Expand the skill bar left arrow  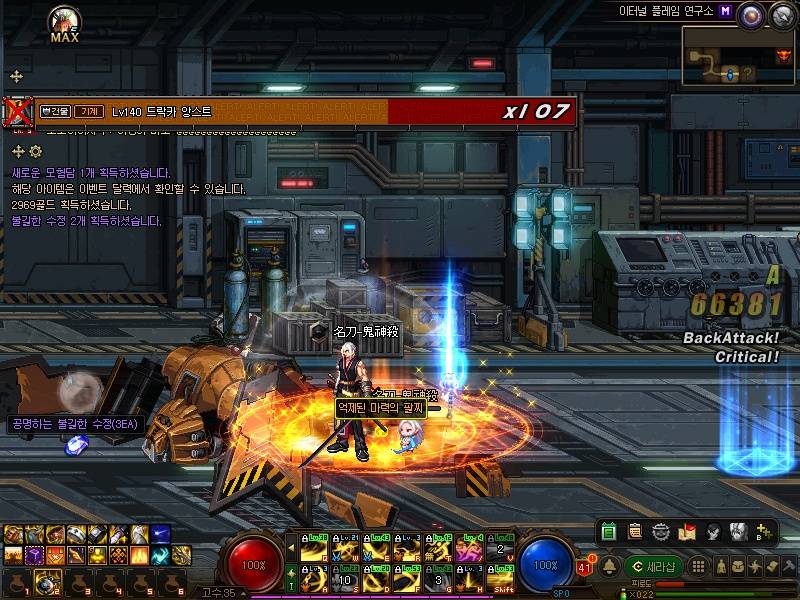coord(292,550)
